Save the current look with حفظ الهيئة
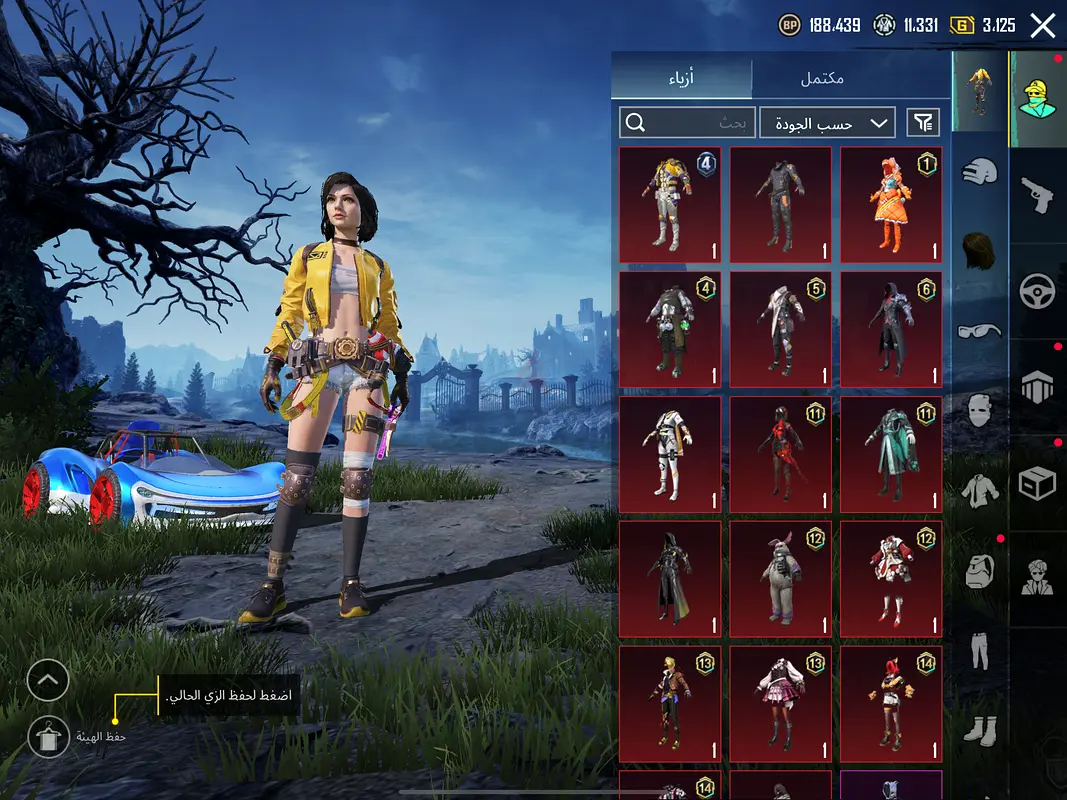The height and width of the screenshot is (800, 1067). pos(48,737)
